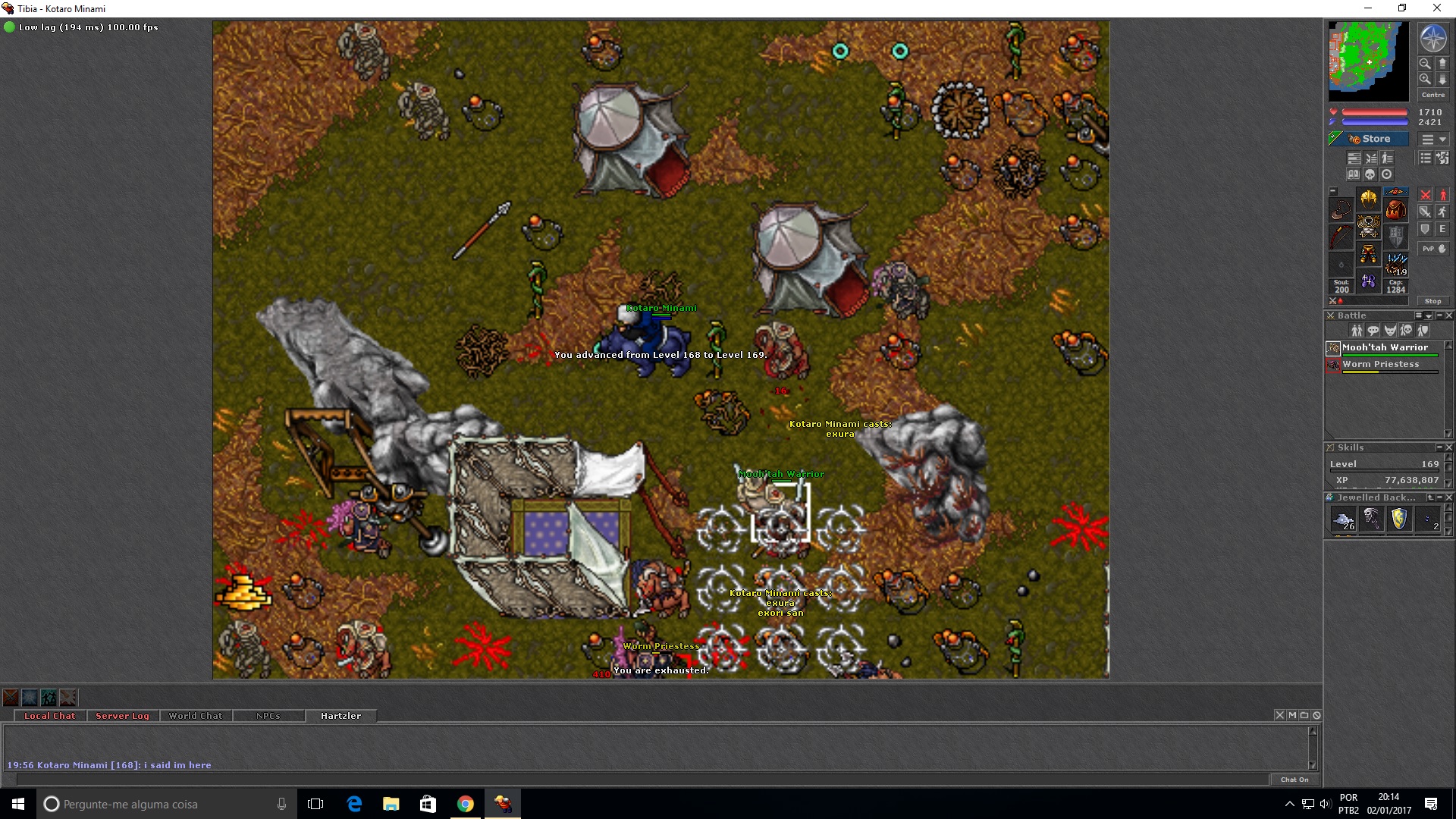Close the Skills panel
1456x819 pixels.
click(x=1449, y=447)
